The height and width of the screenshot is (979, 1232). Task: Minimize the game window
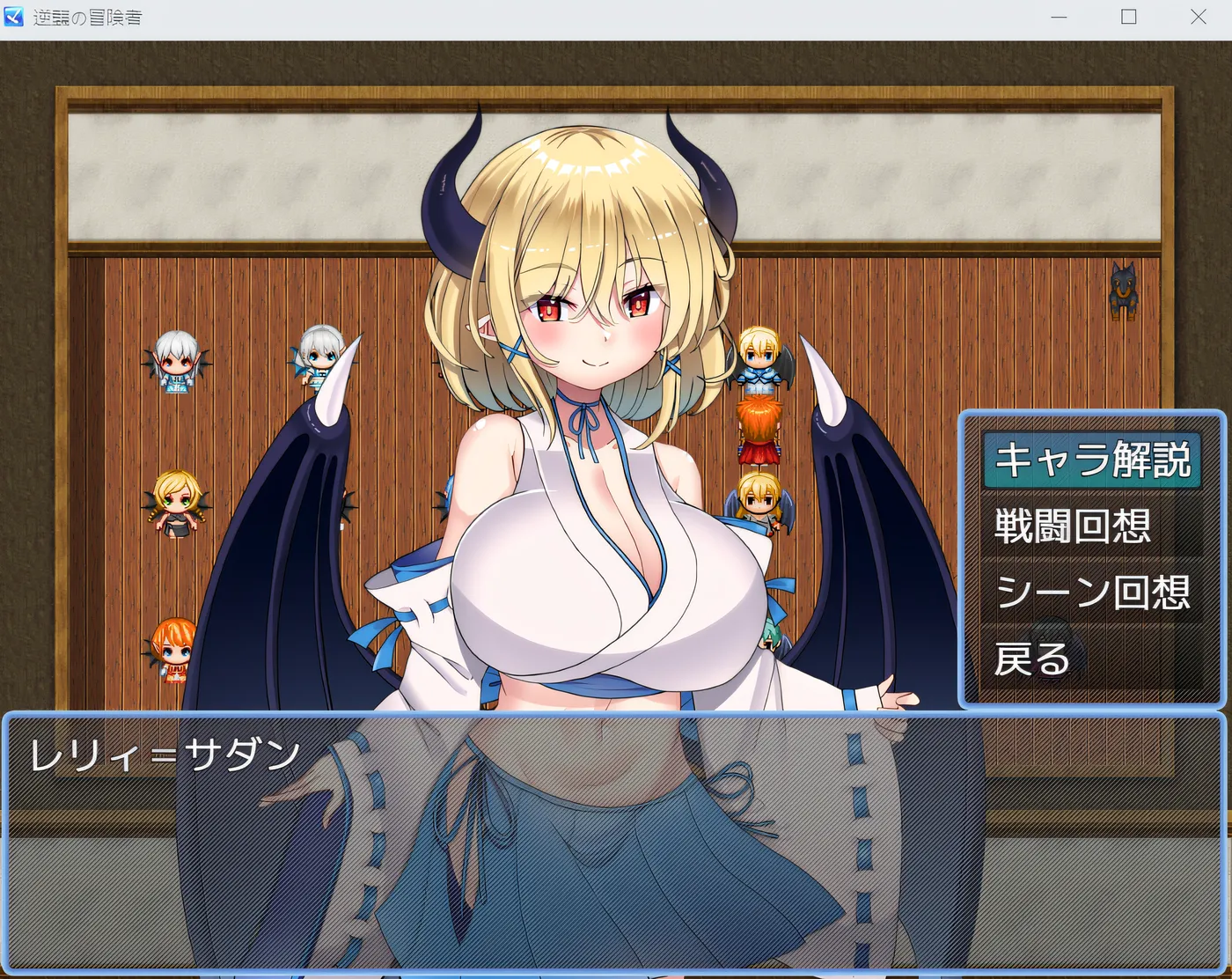[x=1059, y=18]
